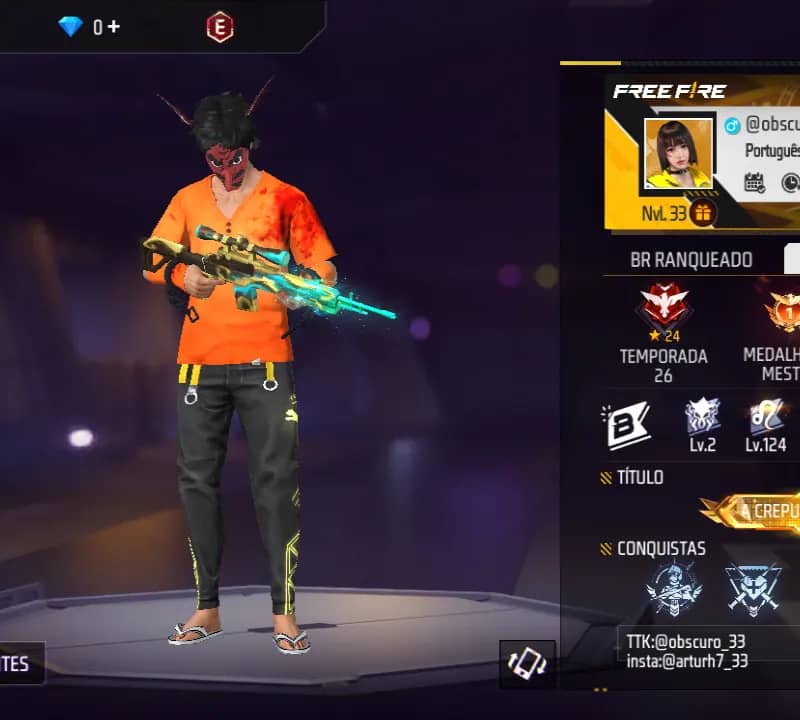View the Temporada 26 rank badge
800x720 pixels.
(662, 310)
